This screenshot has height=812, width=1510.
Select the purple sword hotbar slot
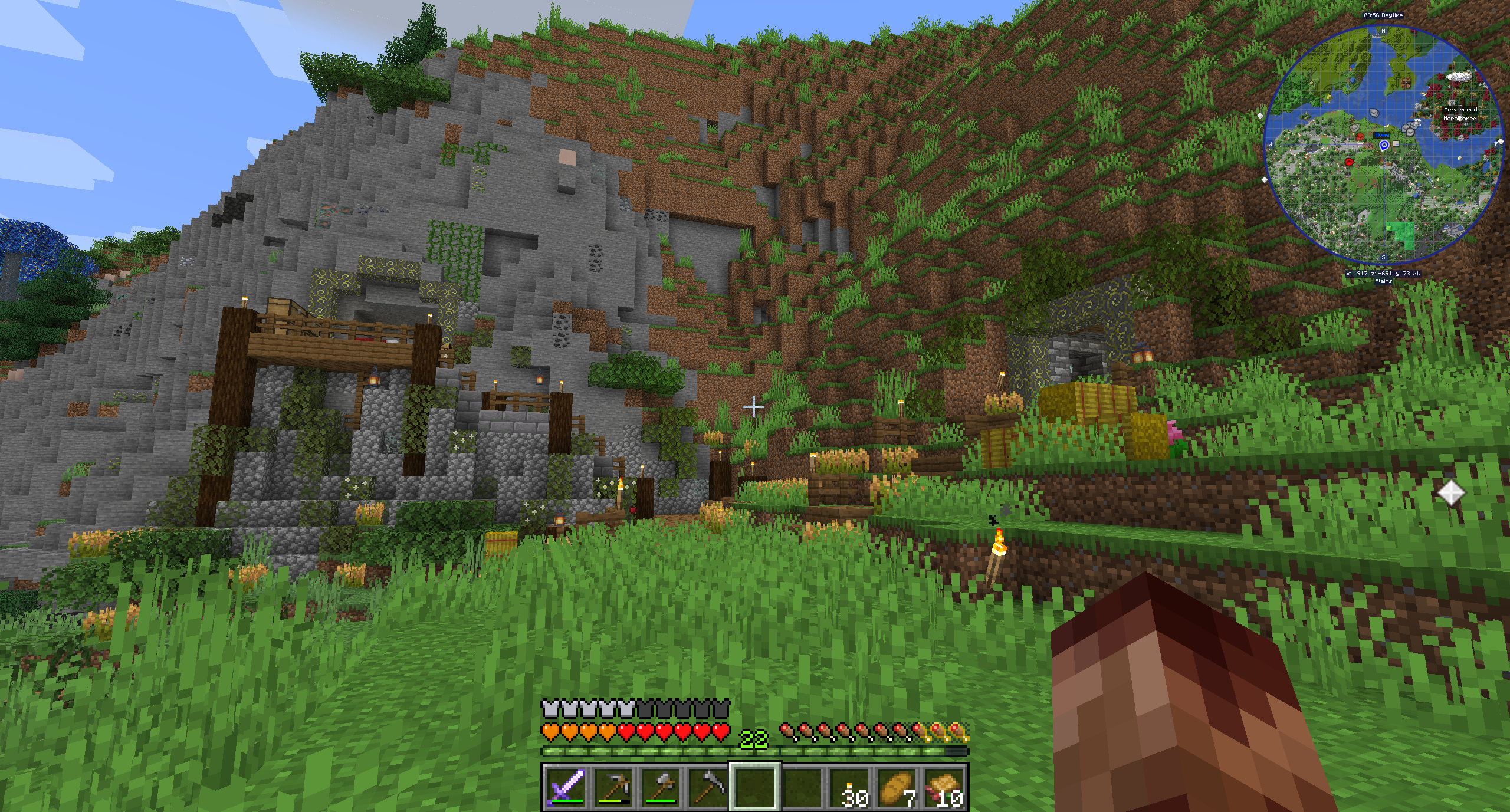(x=566, y=786)
